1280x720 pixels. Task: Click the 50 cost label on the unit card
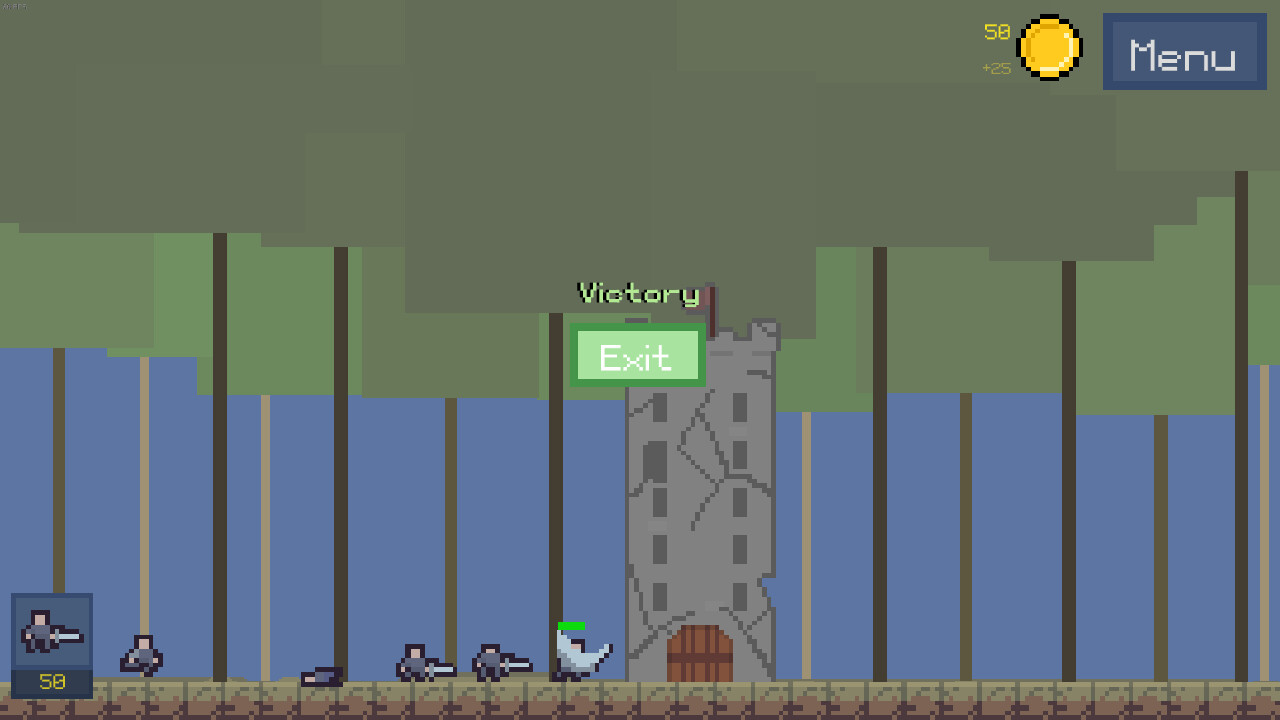(x=51, y=683)
